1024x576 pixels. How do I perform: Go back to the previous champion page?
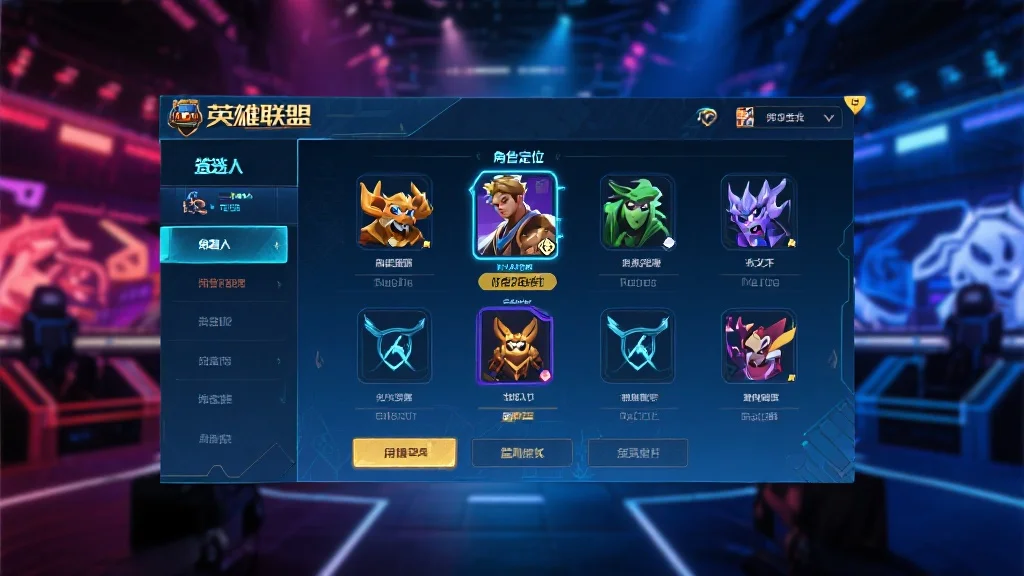[319, 359]
